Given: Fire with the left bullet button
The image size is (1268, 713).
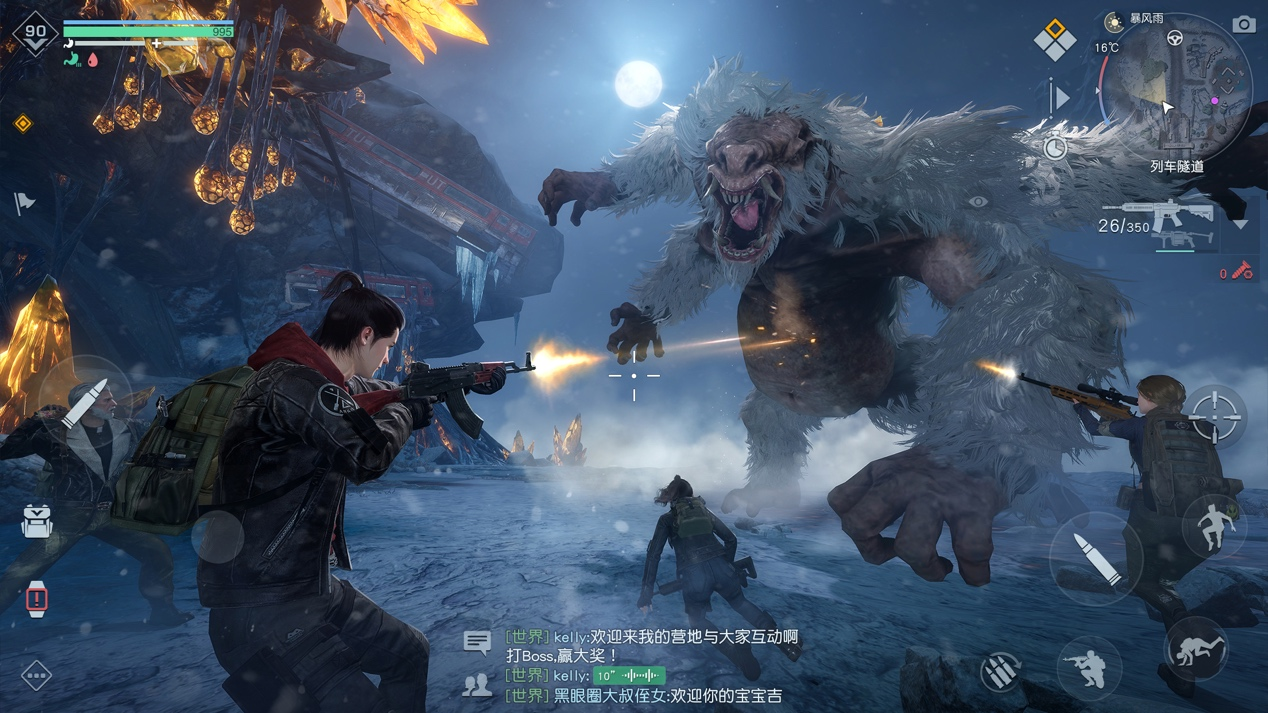Looking at the screenshot, I should (84, 401).
